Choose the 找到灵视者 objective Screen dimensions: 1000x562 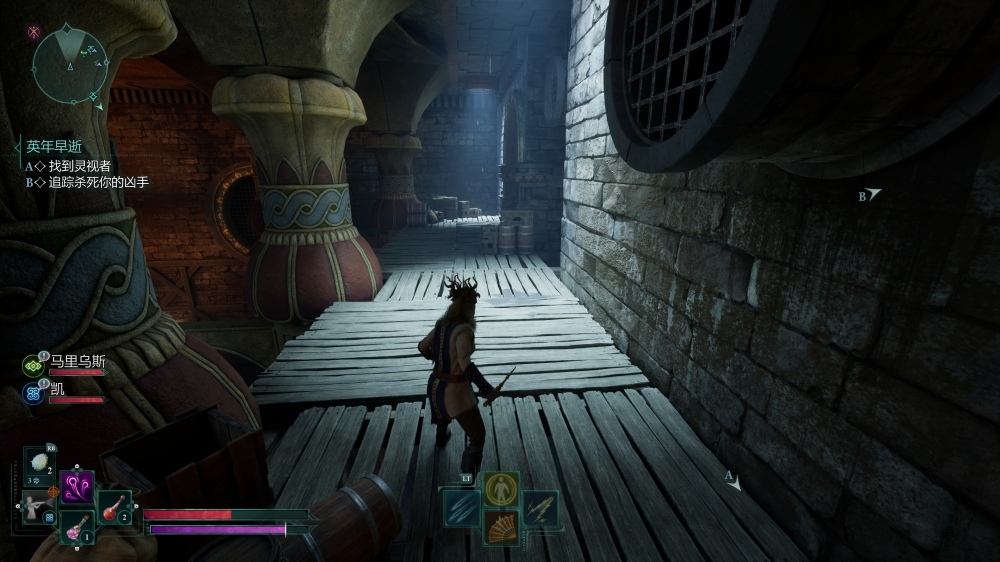point(79,166)
